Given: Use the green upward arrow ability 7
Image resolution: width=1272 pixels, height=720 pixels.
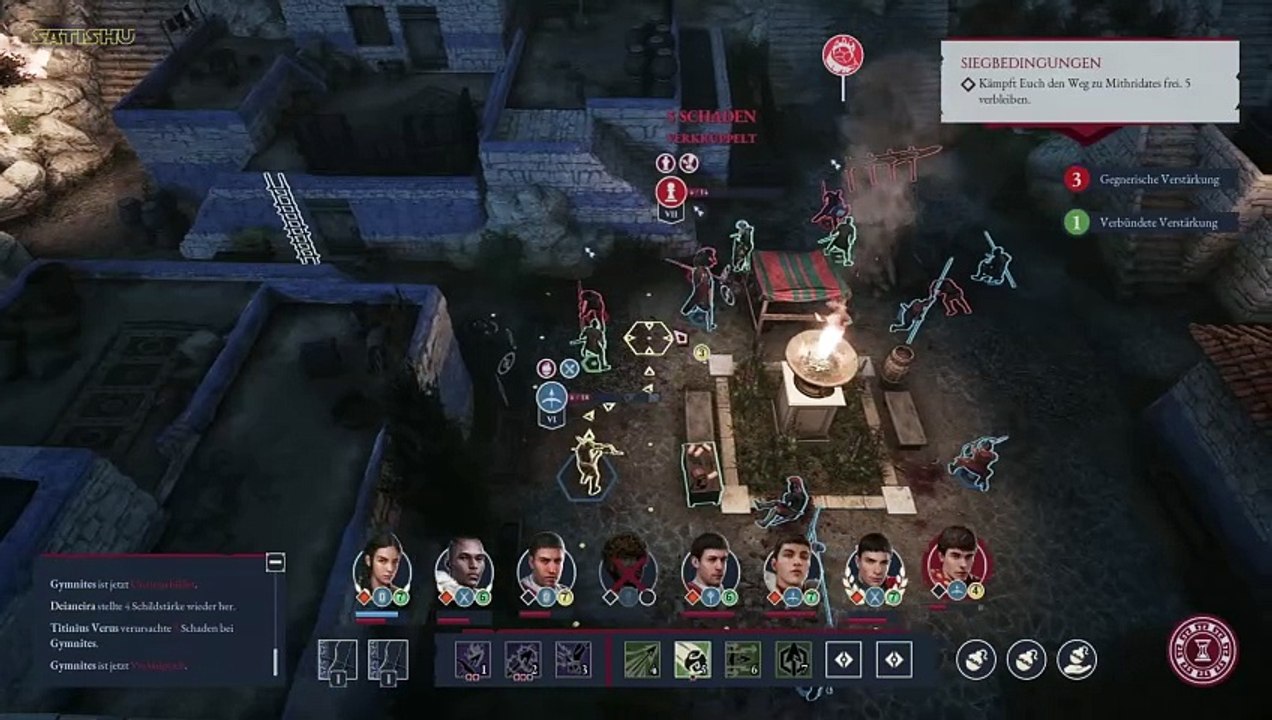Looking at the screenshot, I should tap(793, 659).
